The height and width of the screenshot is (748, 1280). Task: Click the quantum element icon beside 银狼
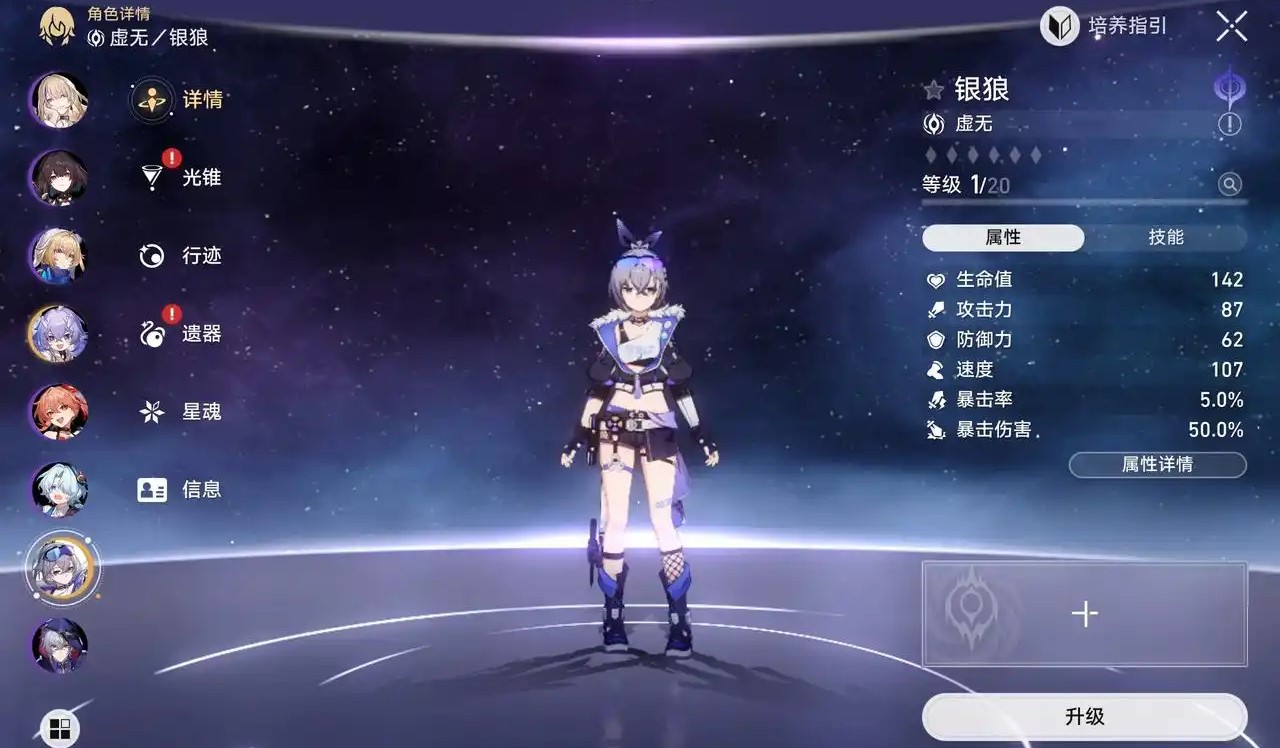pos(1229,88)
